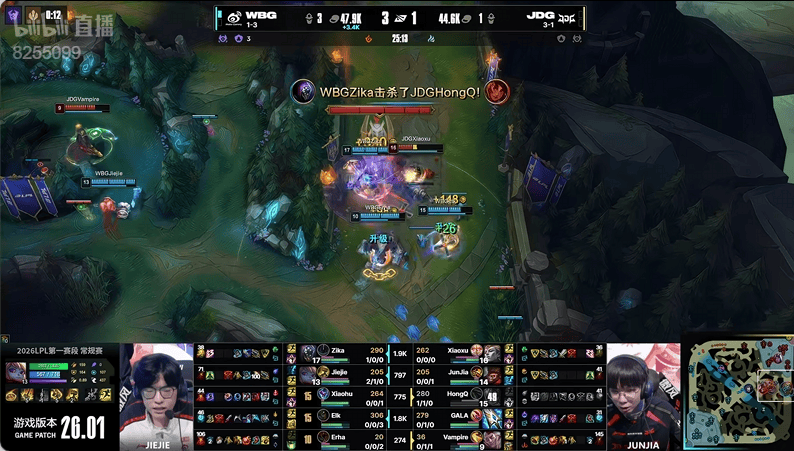Select Zika's row on the scoreboard
The image size is (794, 451).
[340, 353]
